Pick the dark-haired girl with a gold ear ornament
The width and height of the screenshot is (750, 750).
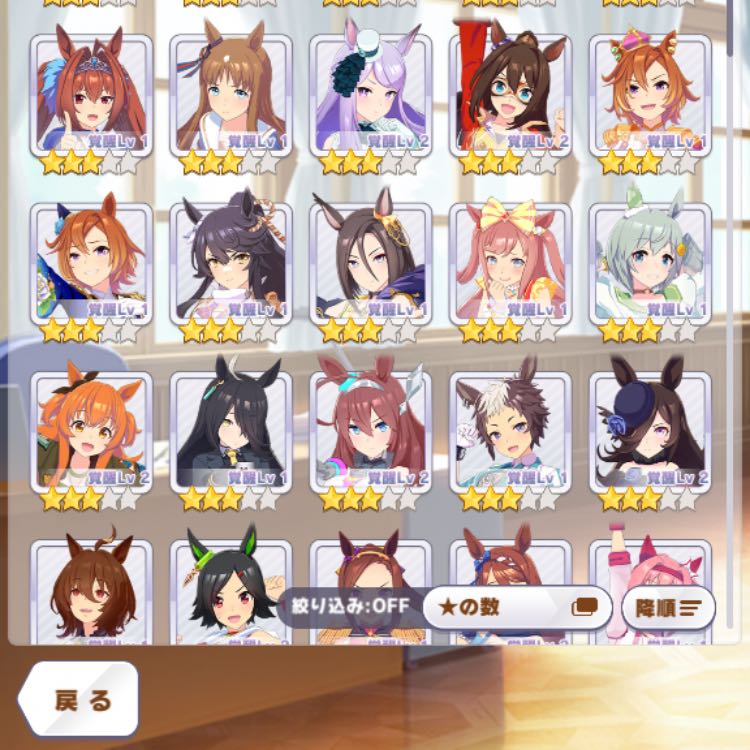coord(371,263)
